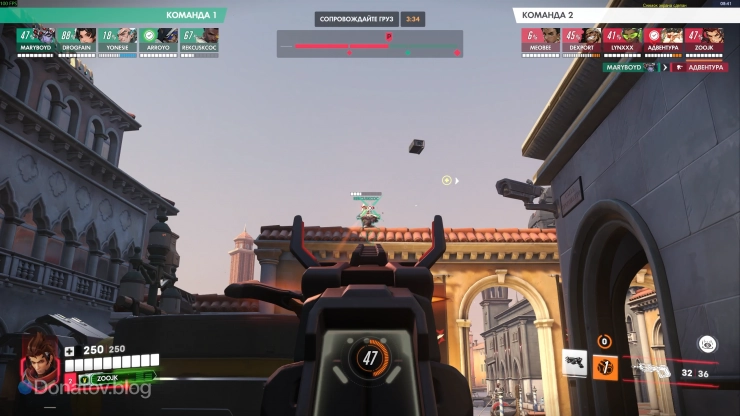Choose REKCUSKCOC's hero portrait

[x=200, y=35]
